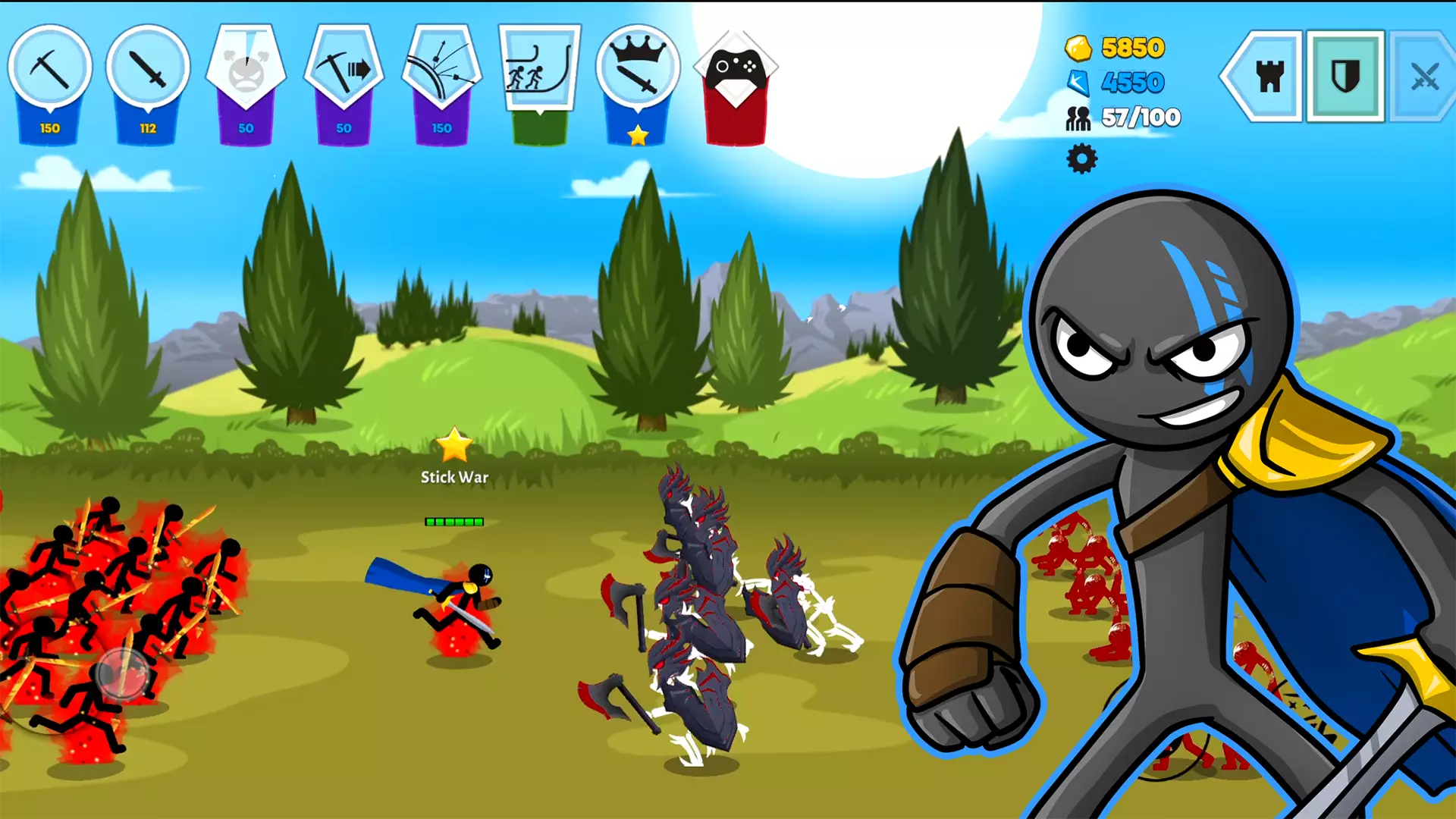Order all units to retreat to base
The width and height of the screenshot is (1456, 819).
pyautogui.click(x=540, y=72)
